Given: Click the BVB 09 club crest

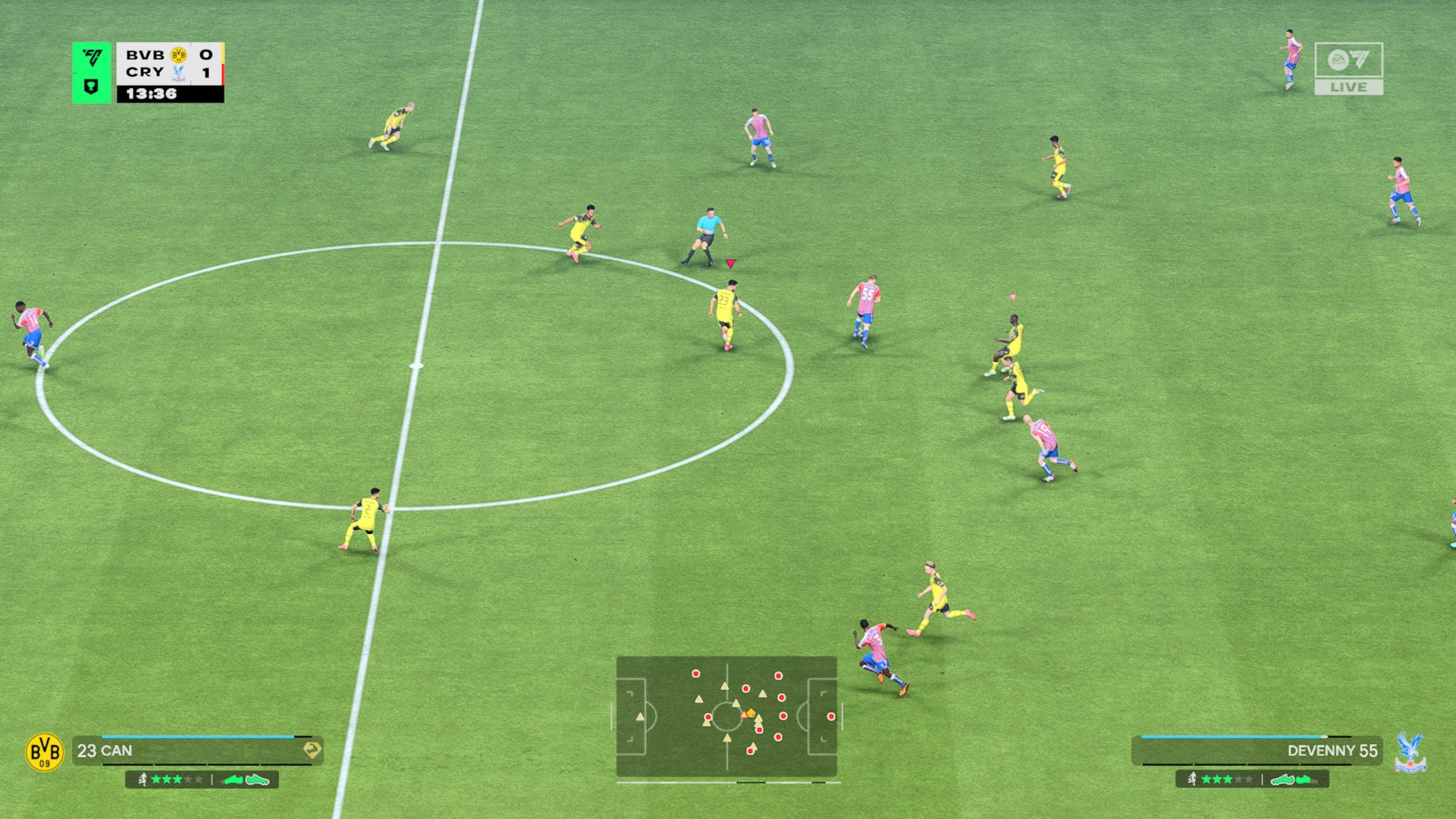Looking at the screenshot, I should click(45, 752).
